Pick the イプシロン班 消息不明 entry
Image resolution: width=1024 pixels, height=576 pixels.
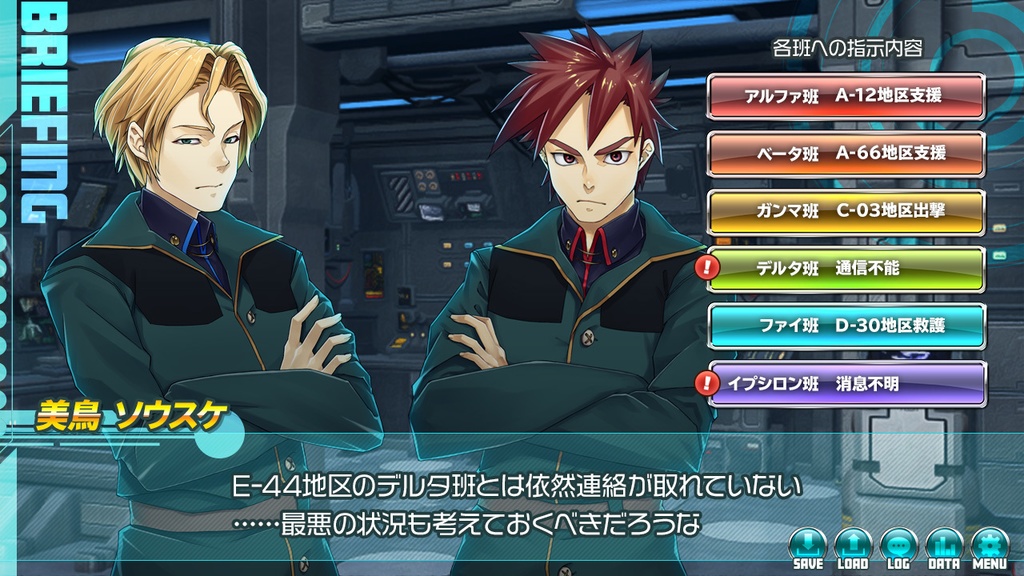pyautogui.click(x=846, y=382)
